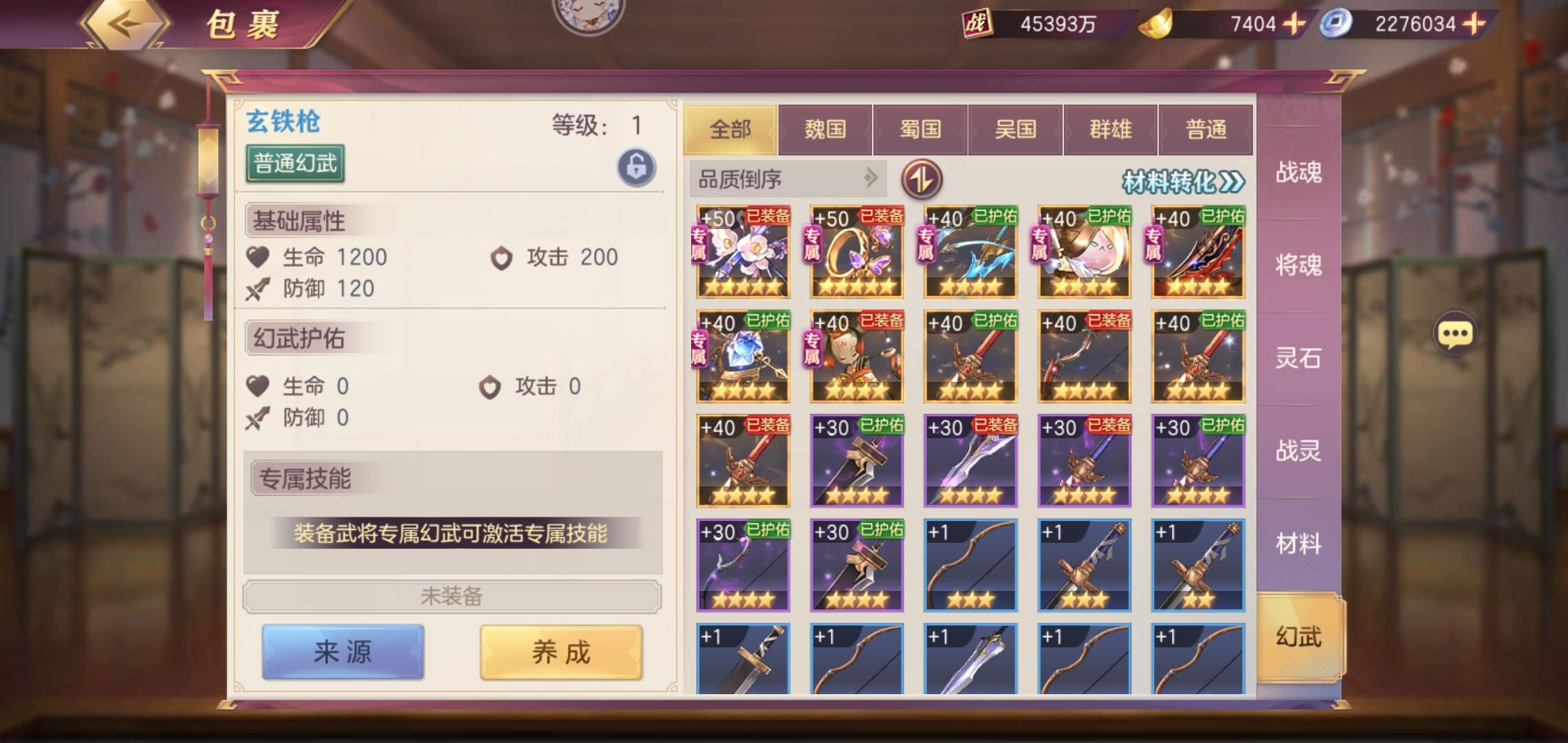Click the 战 battle power icon
Screen dimensions: 1568x743
(x=979, y=23)
